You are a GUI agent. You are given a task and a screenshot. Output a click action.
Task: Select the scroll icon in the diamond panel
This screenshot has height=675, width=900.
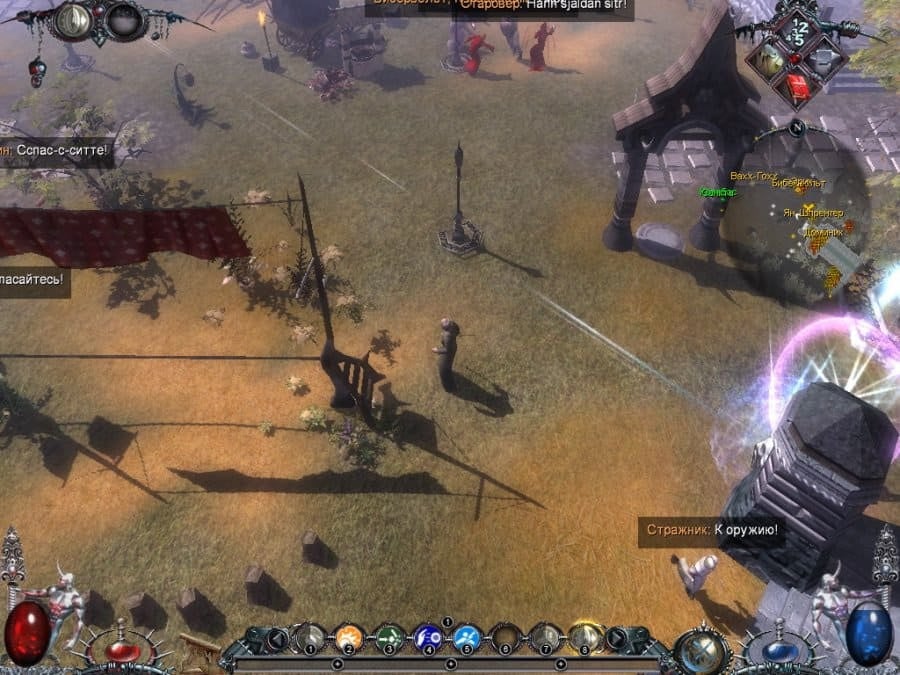click(x=768, y=57)
